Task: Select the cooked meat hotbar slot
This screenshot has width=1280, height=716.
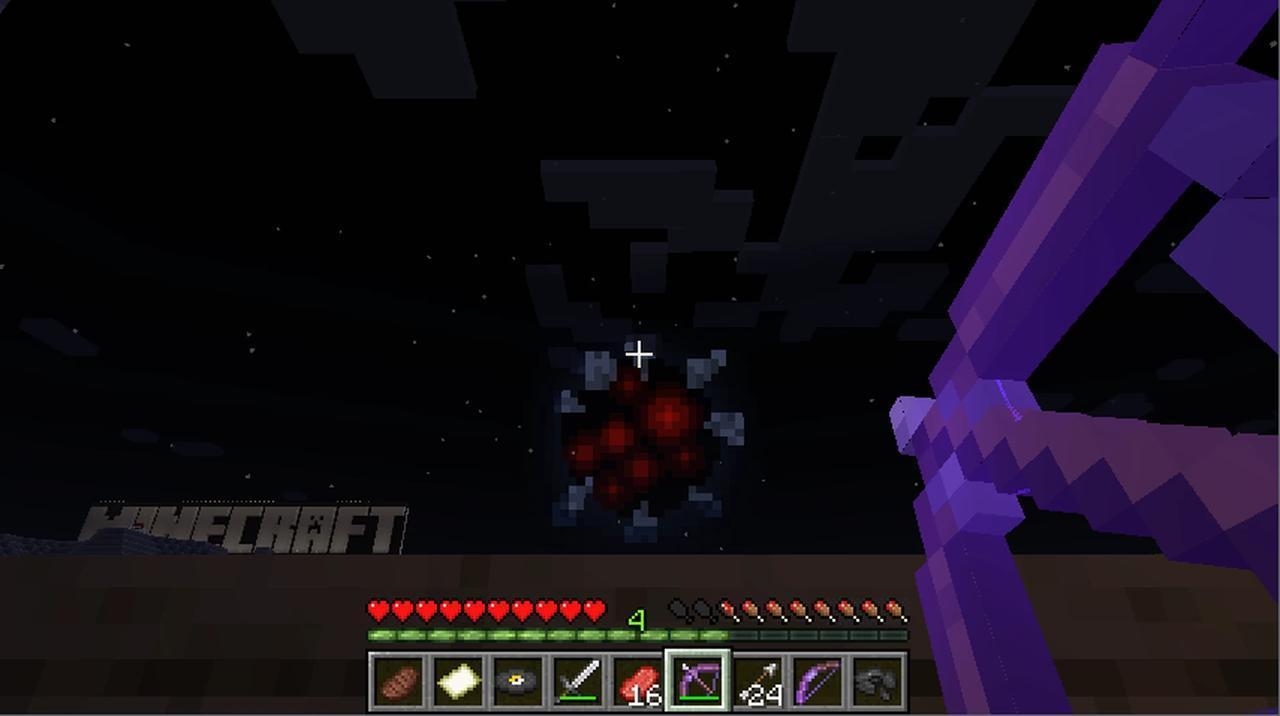Action: 399,681
